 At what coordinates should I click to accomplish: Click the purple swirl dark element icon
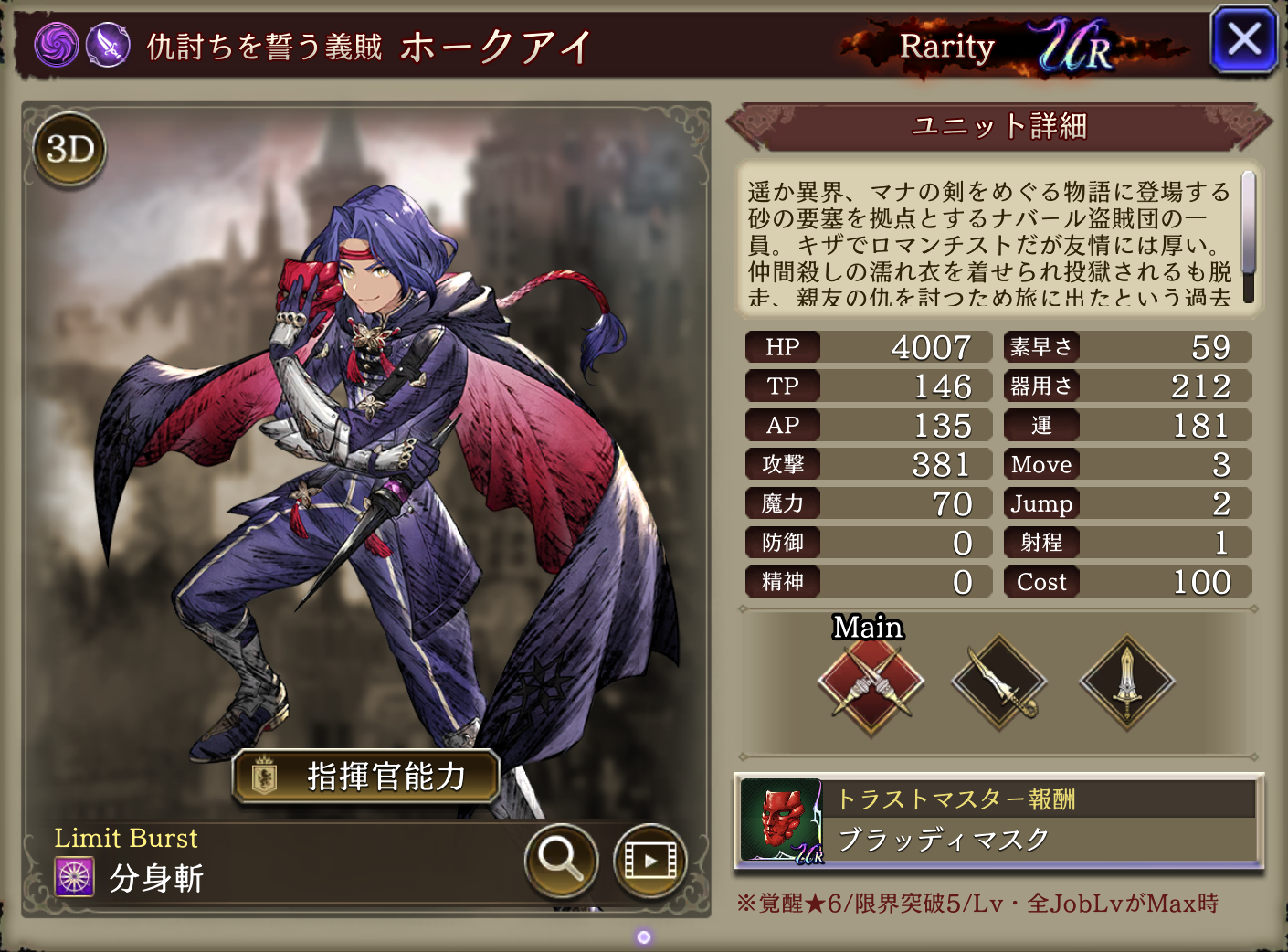[x=57, y=44]
